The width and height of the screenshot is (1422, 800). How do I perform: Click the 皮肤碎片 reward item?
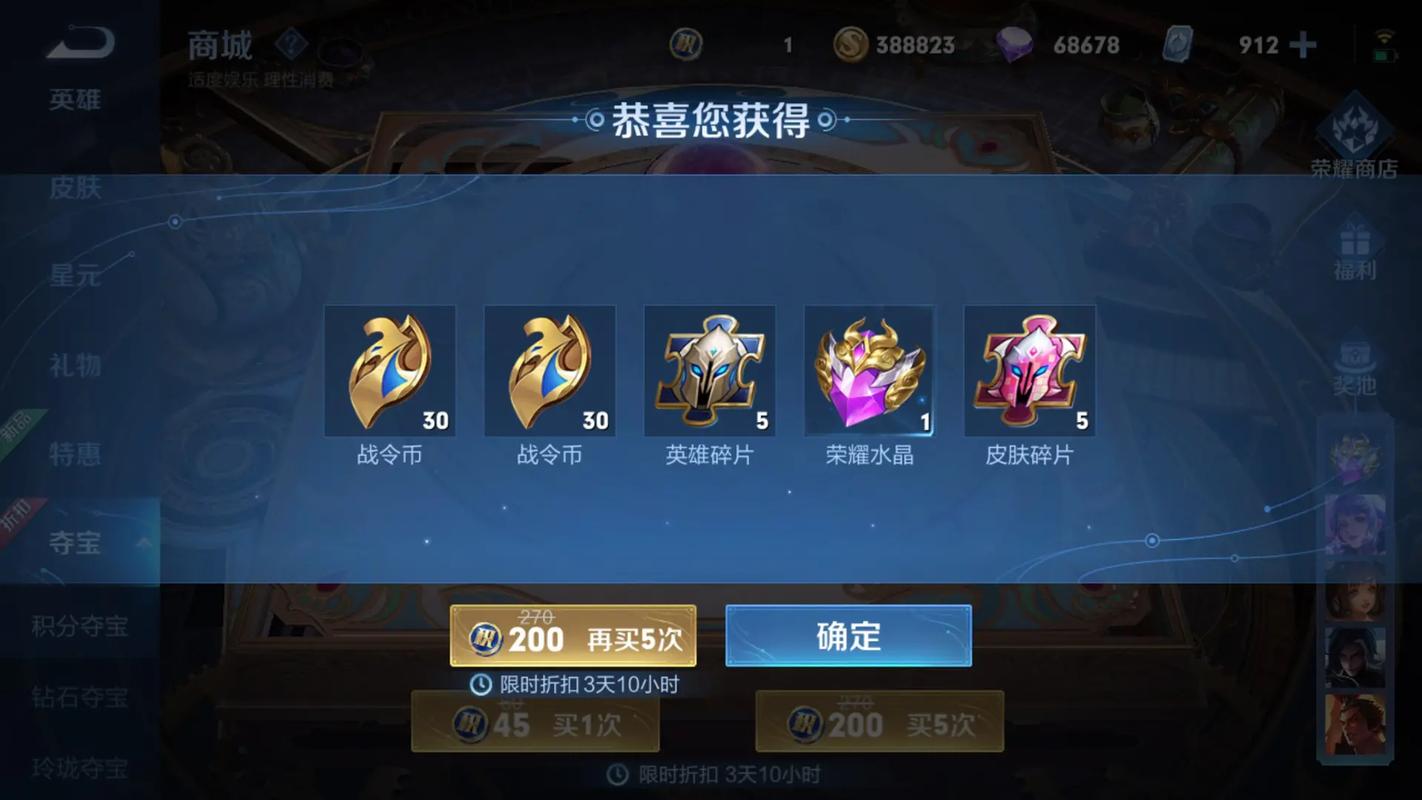coord(1030,370)
